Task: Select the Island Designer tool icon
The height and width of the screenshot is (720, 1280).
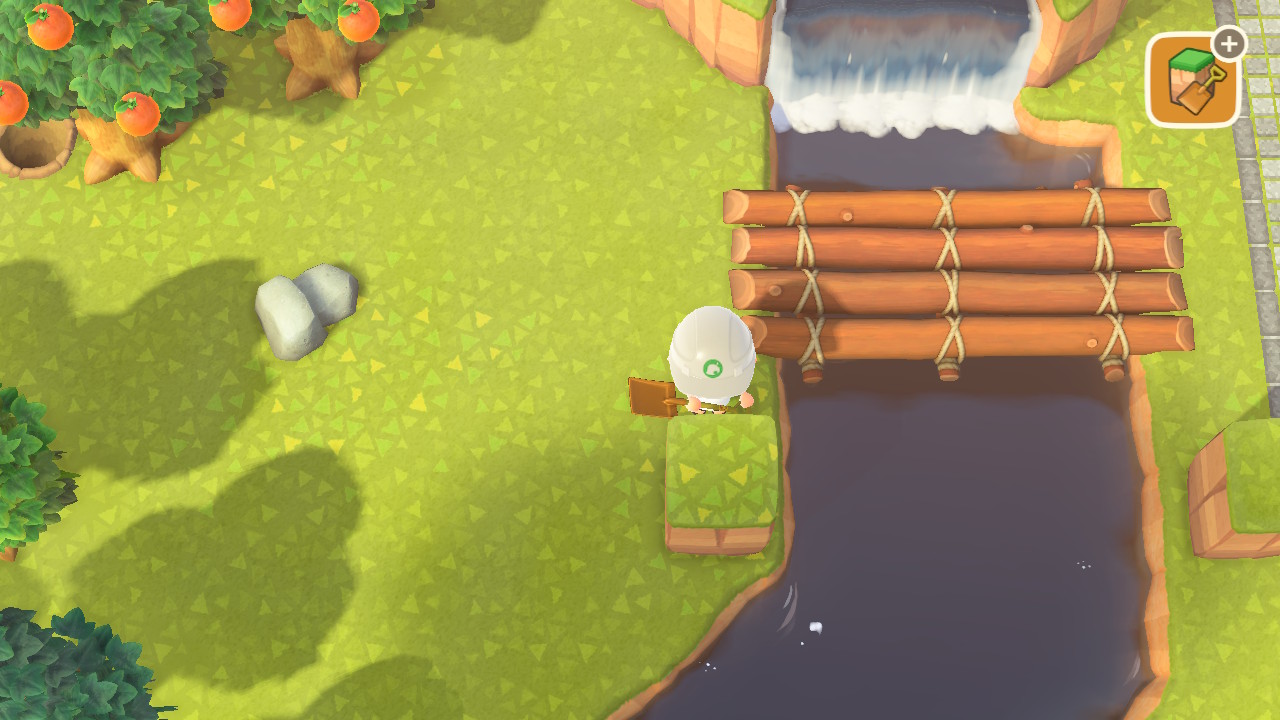Action: [x=1192, y=80]
